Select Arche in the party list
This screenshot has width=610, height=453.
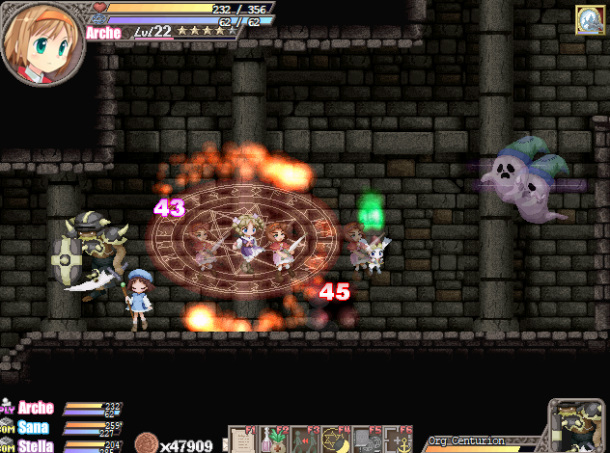(x=35, y=408)
